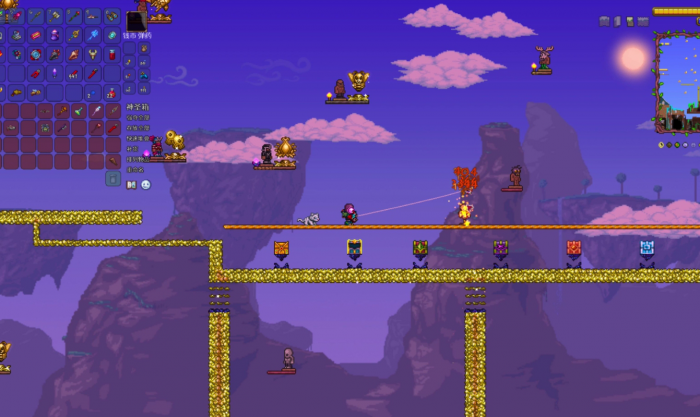700x417 pixels.
Task: Select the pink rocket hotbar item
Action: pyautogui.click(x=17, y=16)
